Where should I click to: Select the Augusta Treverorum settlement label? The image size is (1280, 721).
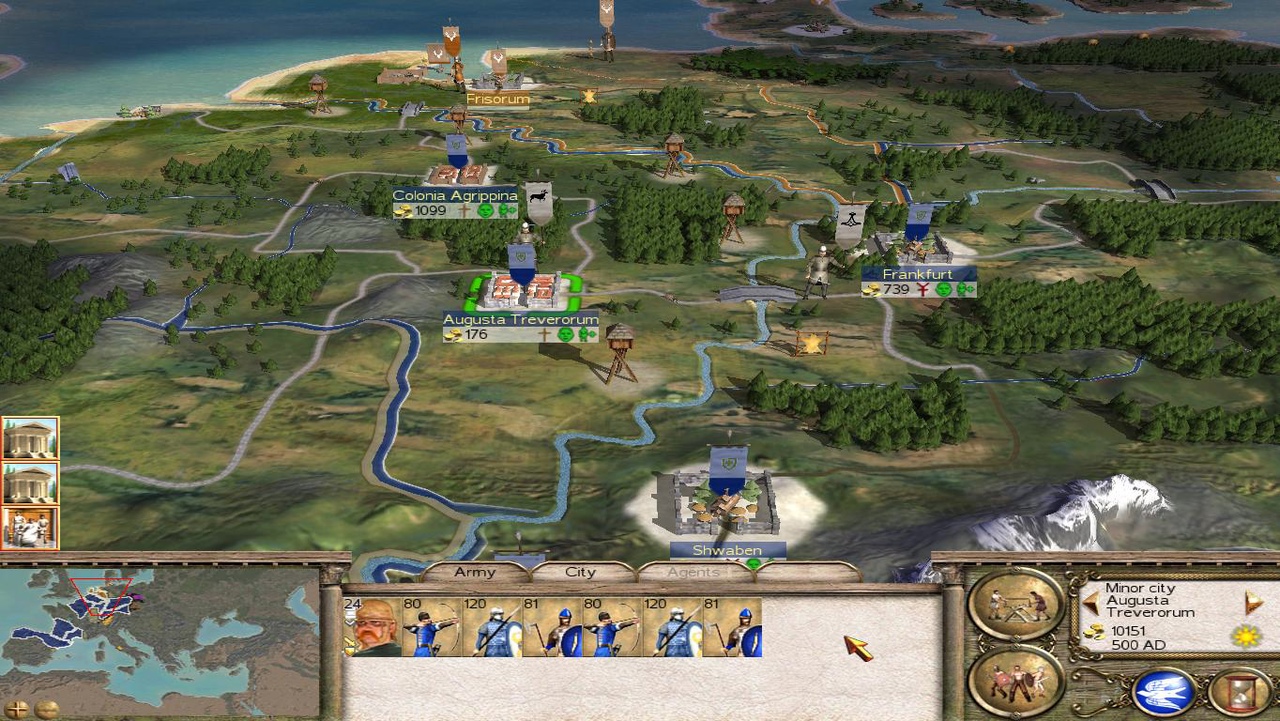click(521, 320)
